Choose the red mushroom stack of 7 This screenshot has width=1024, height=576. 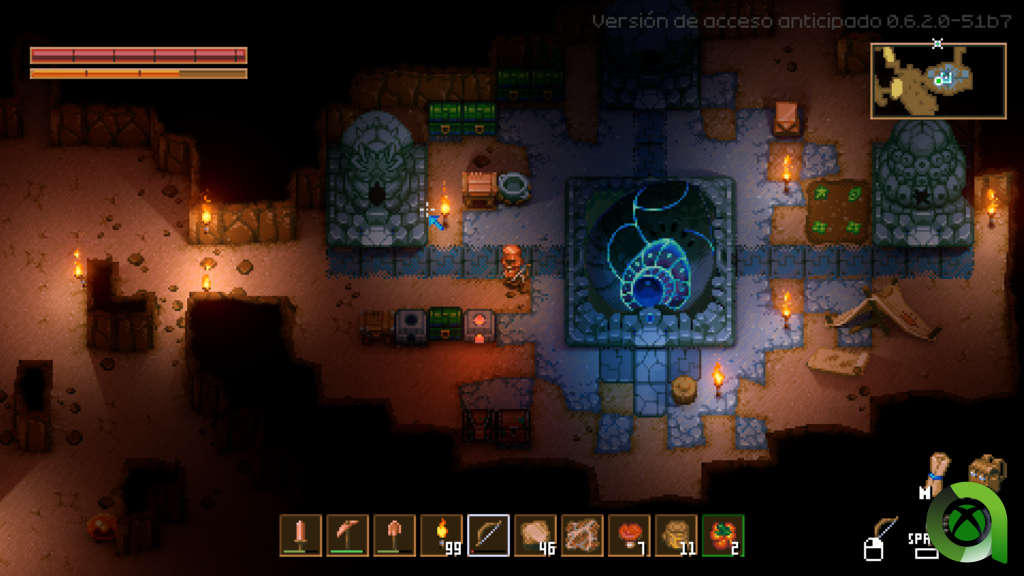(629, 535)
